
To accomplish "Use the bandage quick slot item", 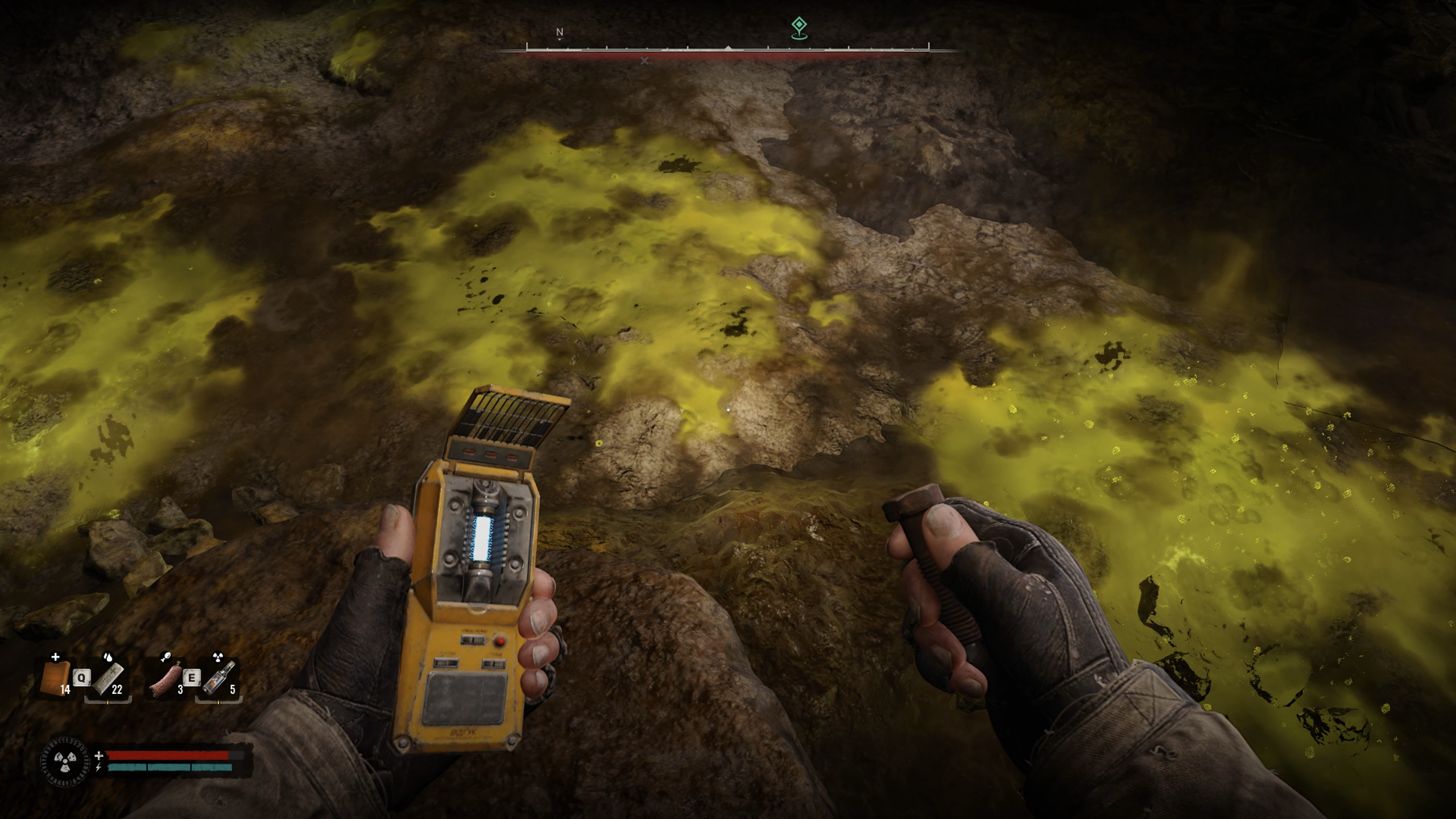I will (x=108, y=679).
